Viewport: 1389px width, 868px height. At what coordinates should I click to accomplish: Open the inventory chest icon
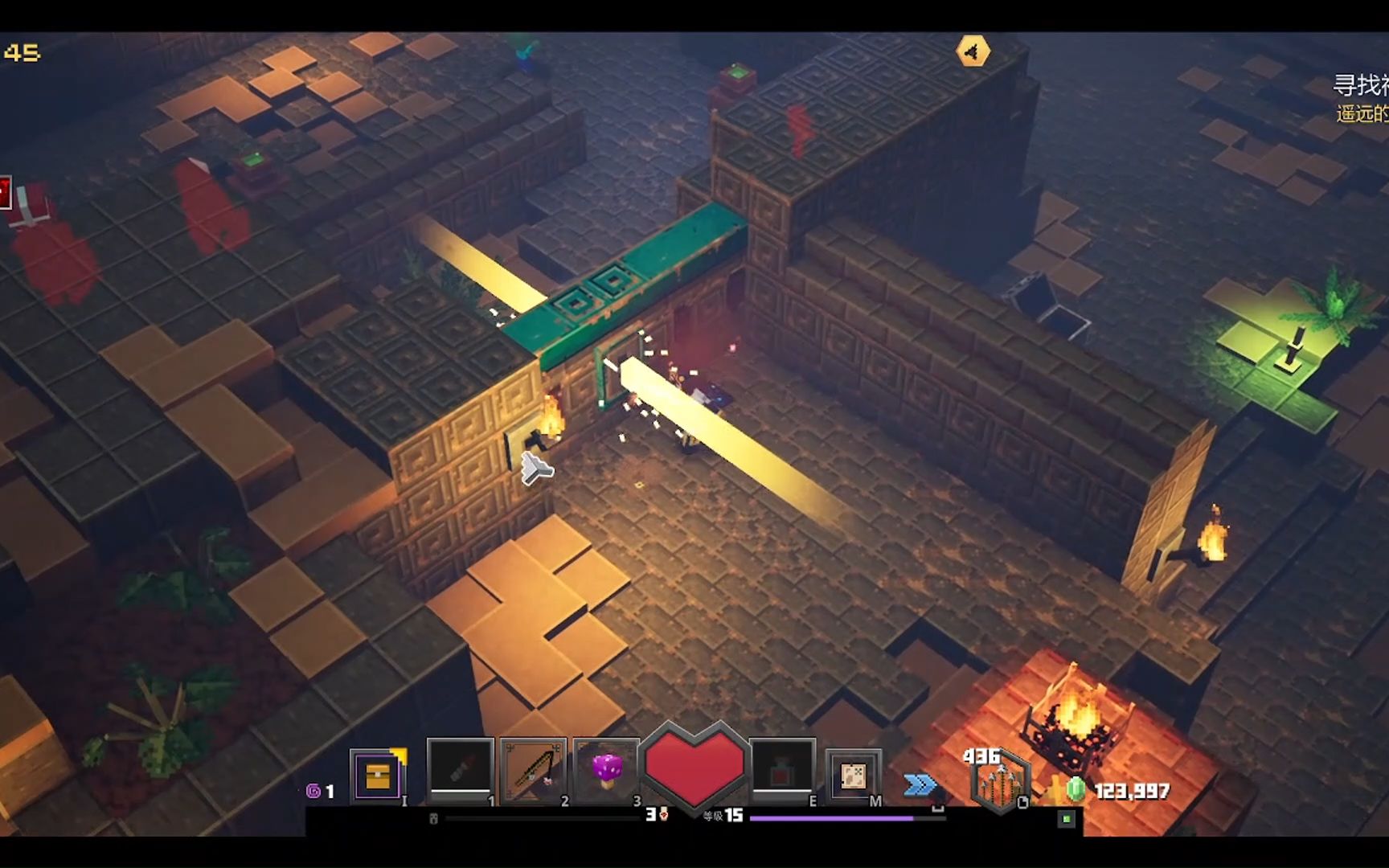pyautogui.click(x=376, y=776)
